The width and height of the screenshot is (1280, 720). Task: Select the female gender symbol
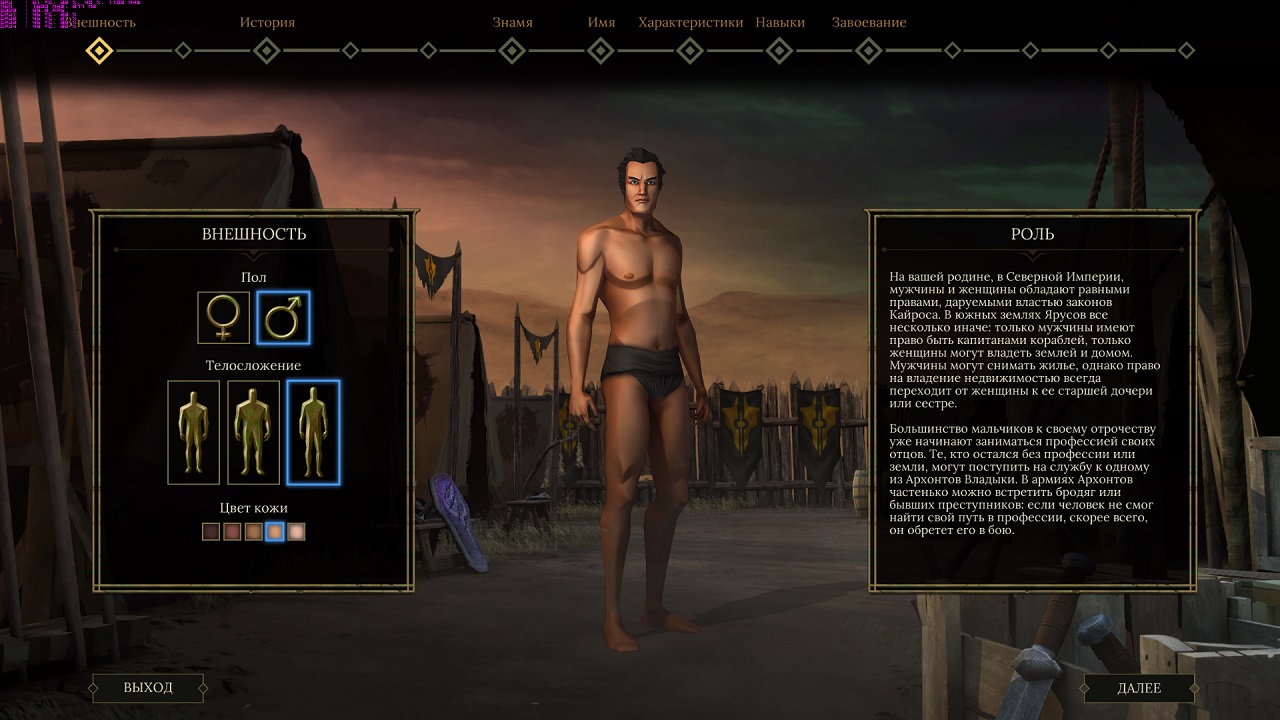[223, 318]
